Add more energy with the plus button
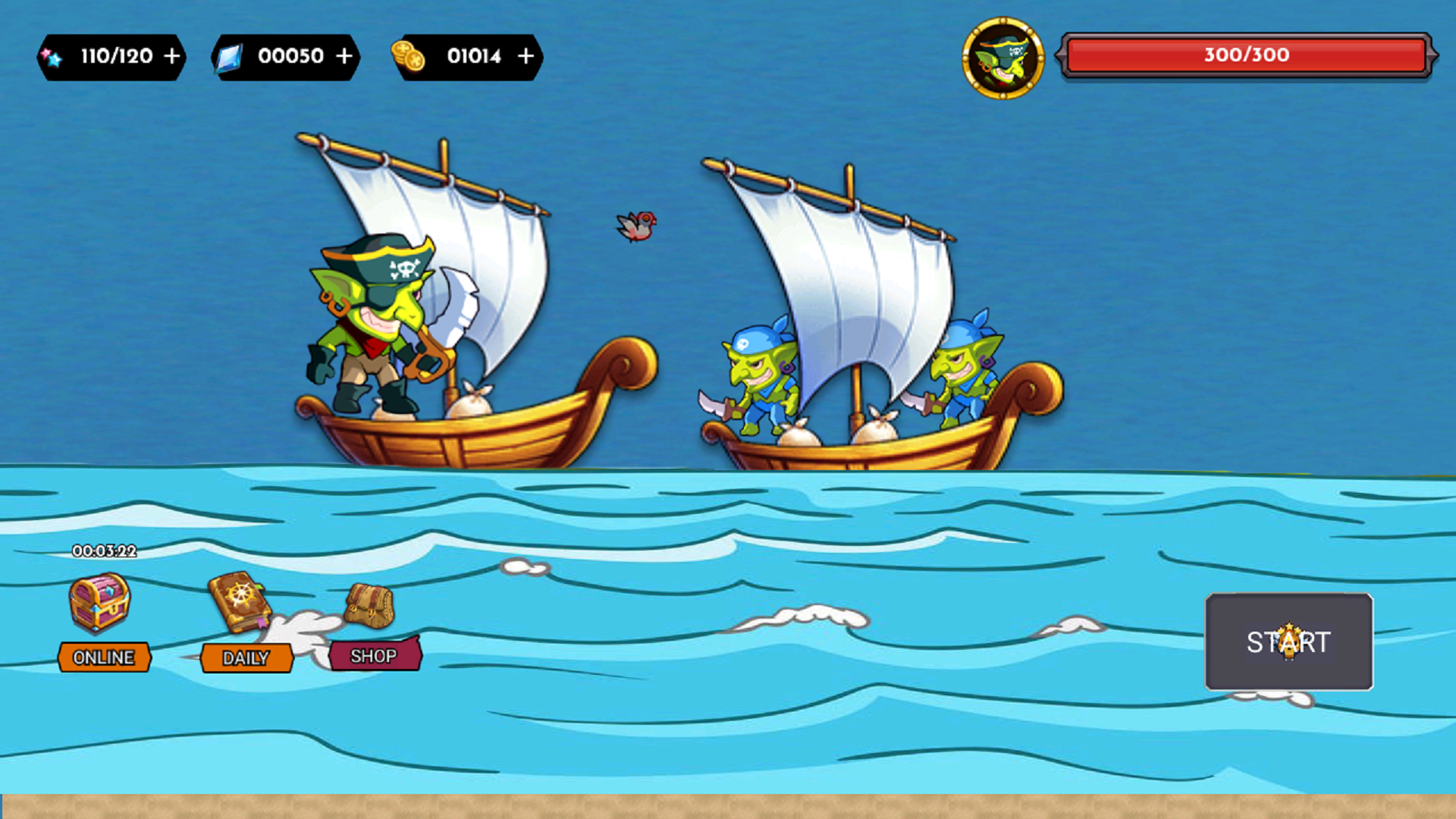This screenshot has width=1456, height=819. (x=173, y=55)
